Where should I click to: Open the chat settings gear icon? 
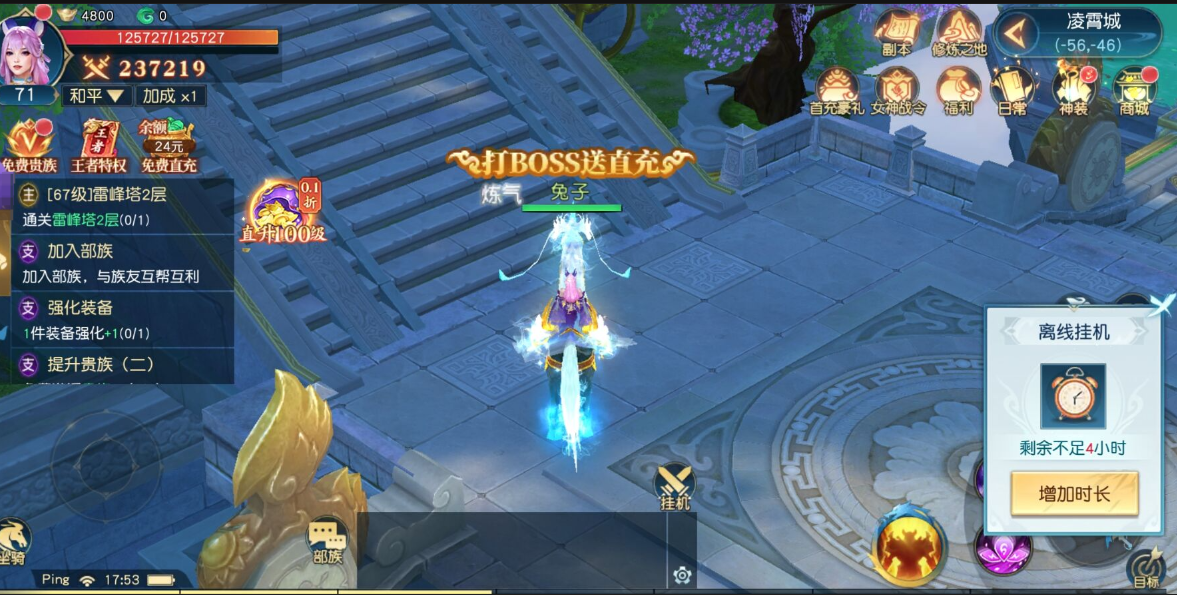[x=682, y=574]
